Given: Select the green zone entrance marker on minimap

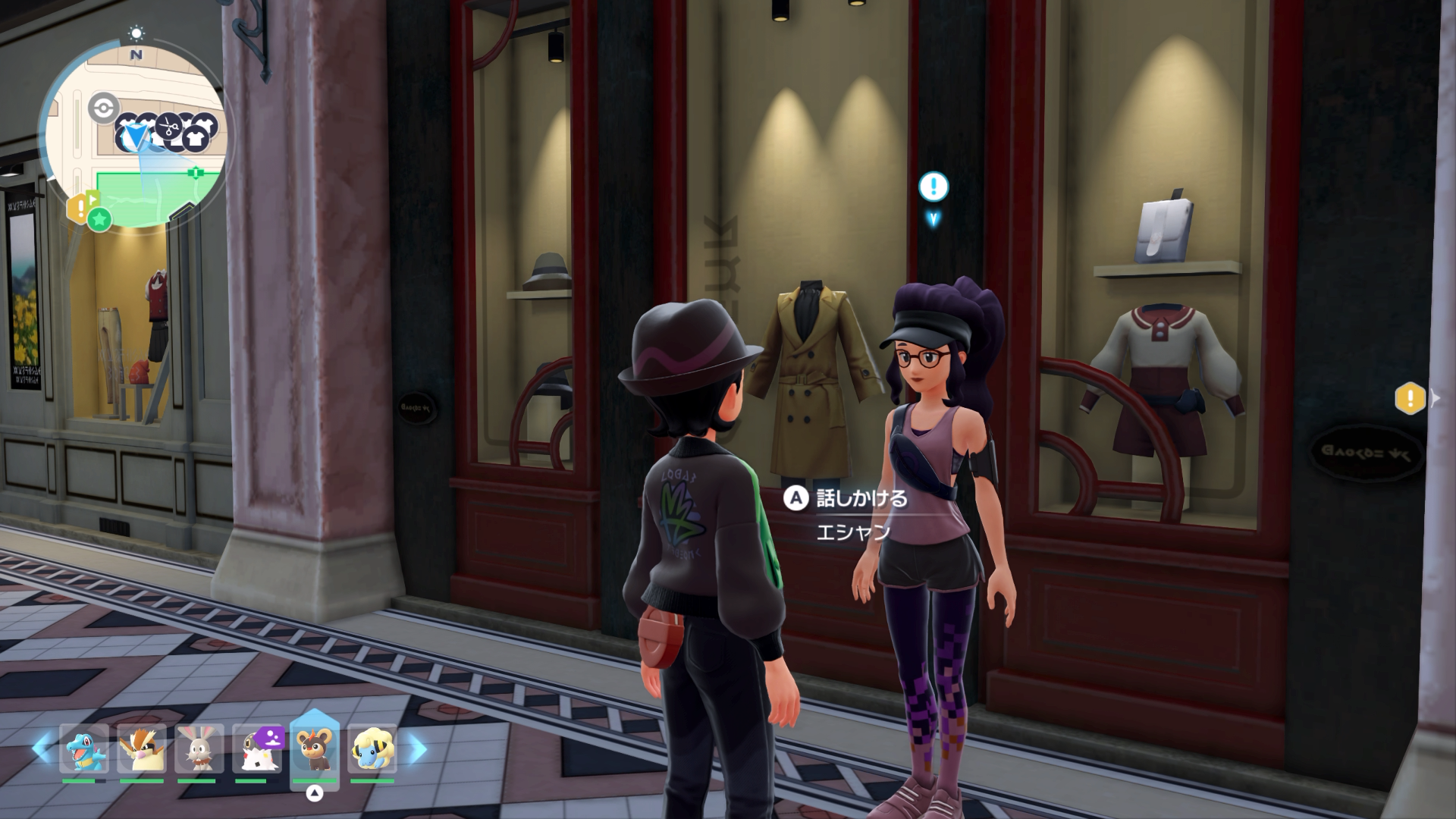Looking at the screenshot, I should pyautogui.click(x=196, y=173).
